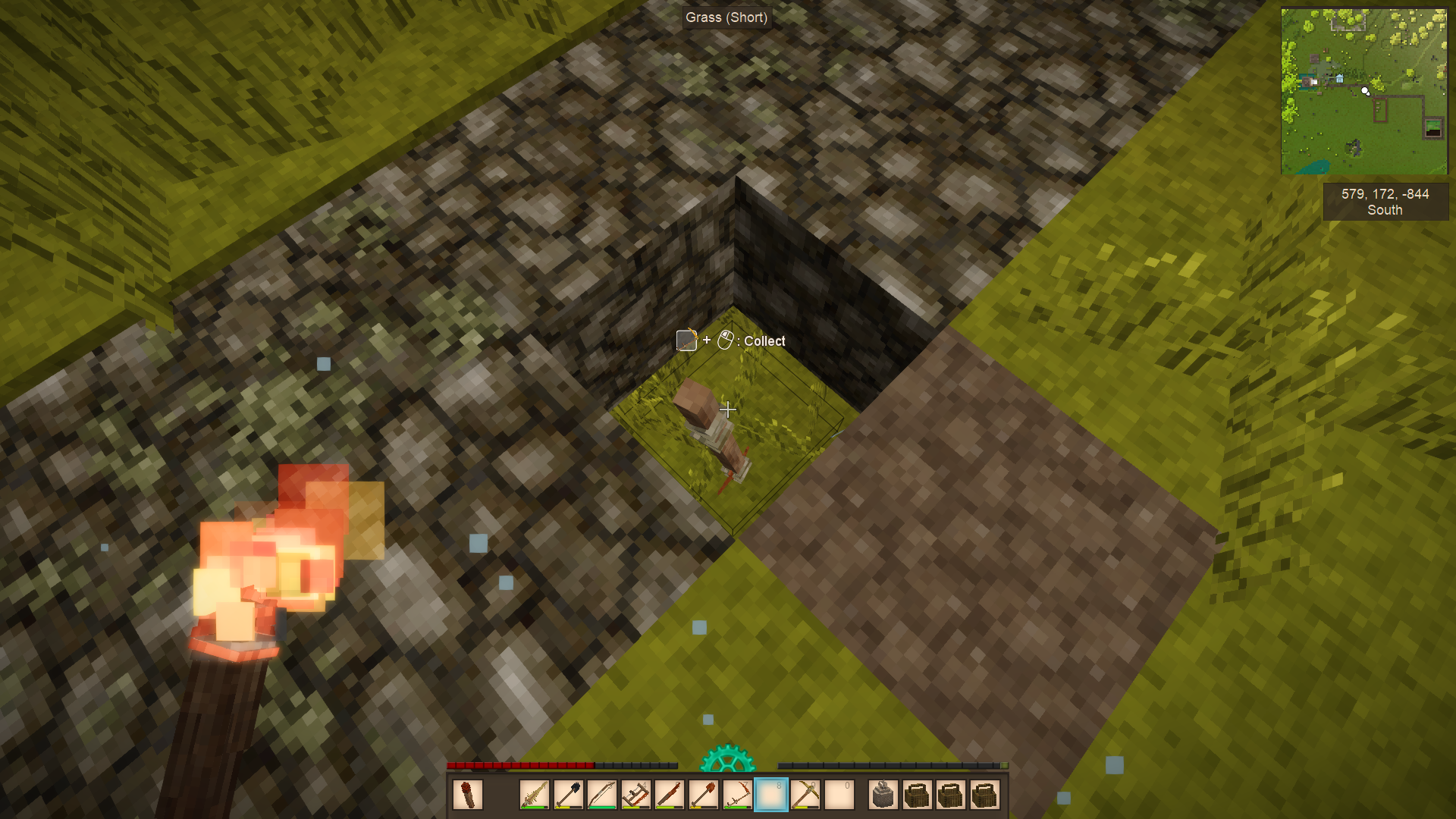Switch to the scythe in the hotbar
Viewport: 1456px width, 819px height.
click(x=737, y=795)
